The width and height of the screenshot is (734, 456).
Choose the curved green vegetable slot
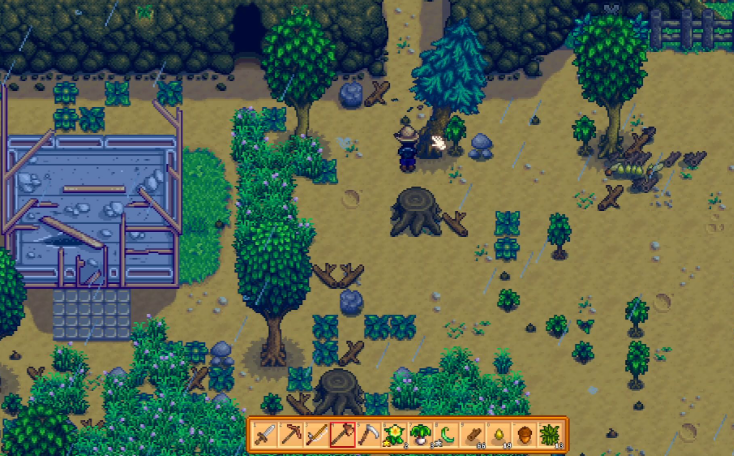(x=446, y=435)
